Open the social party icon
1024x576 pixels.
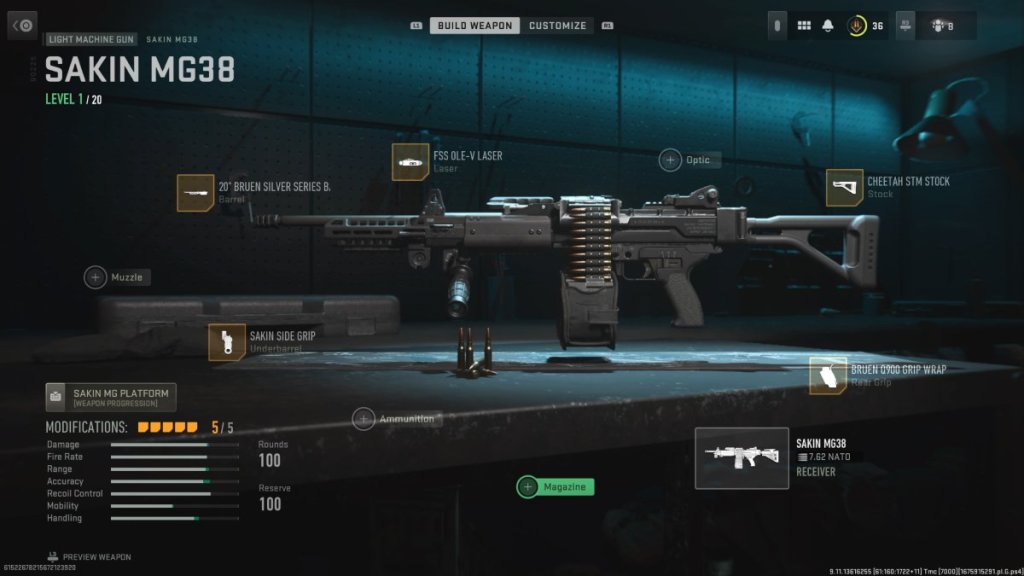coord(935,26)
